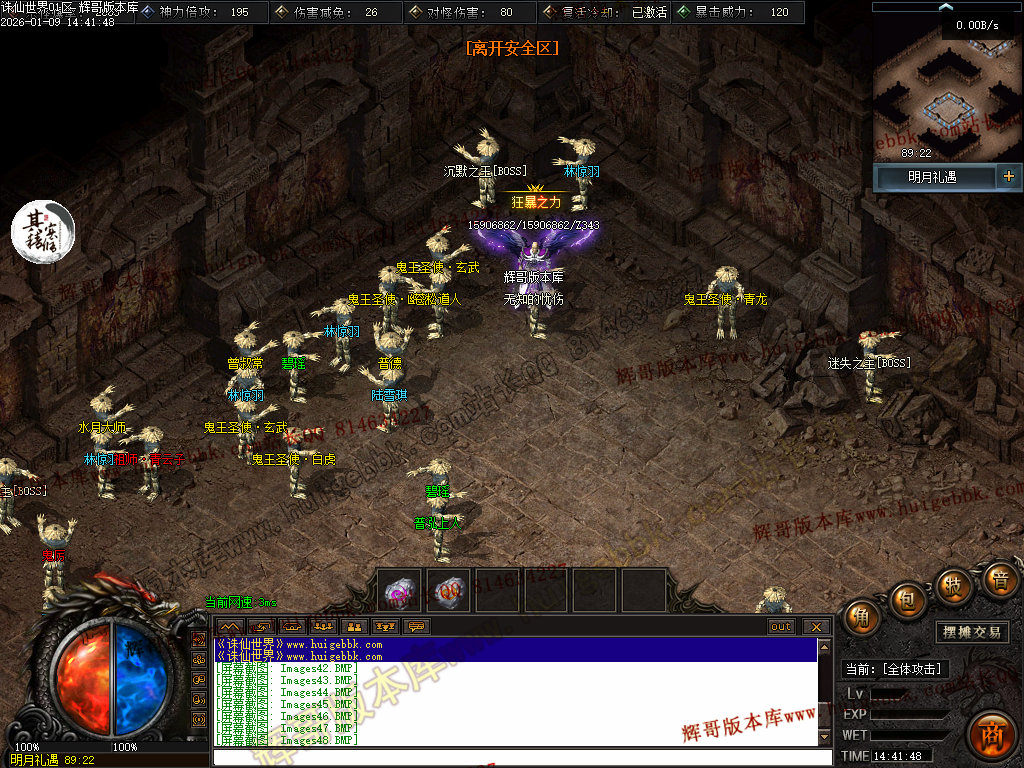Image resolution: width=1024 pixels, height=768 pixels.
Task: Open the sound (音) settings button
Action: point(998,579)
